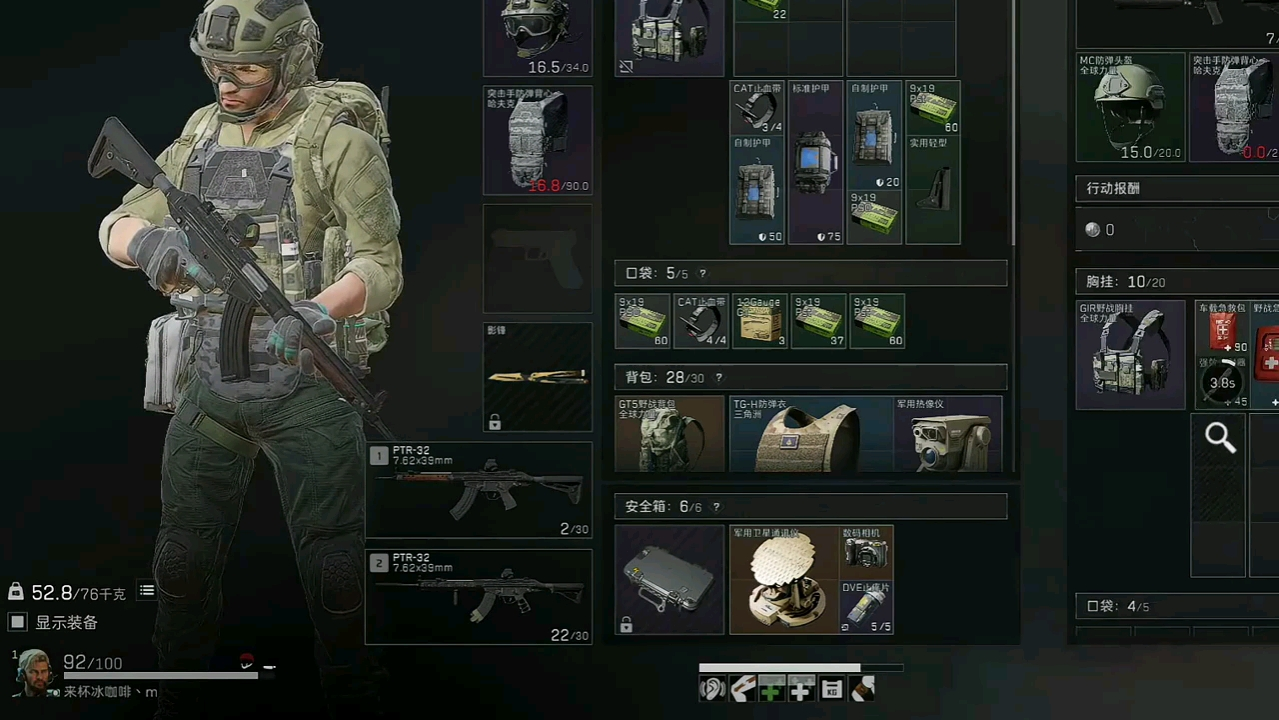Select the second PTR-32 rifle slot
The width and height of the screenshot is (1279, 720).
click(479, 596)
